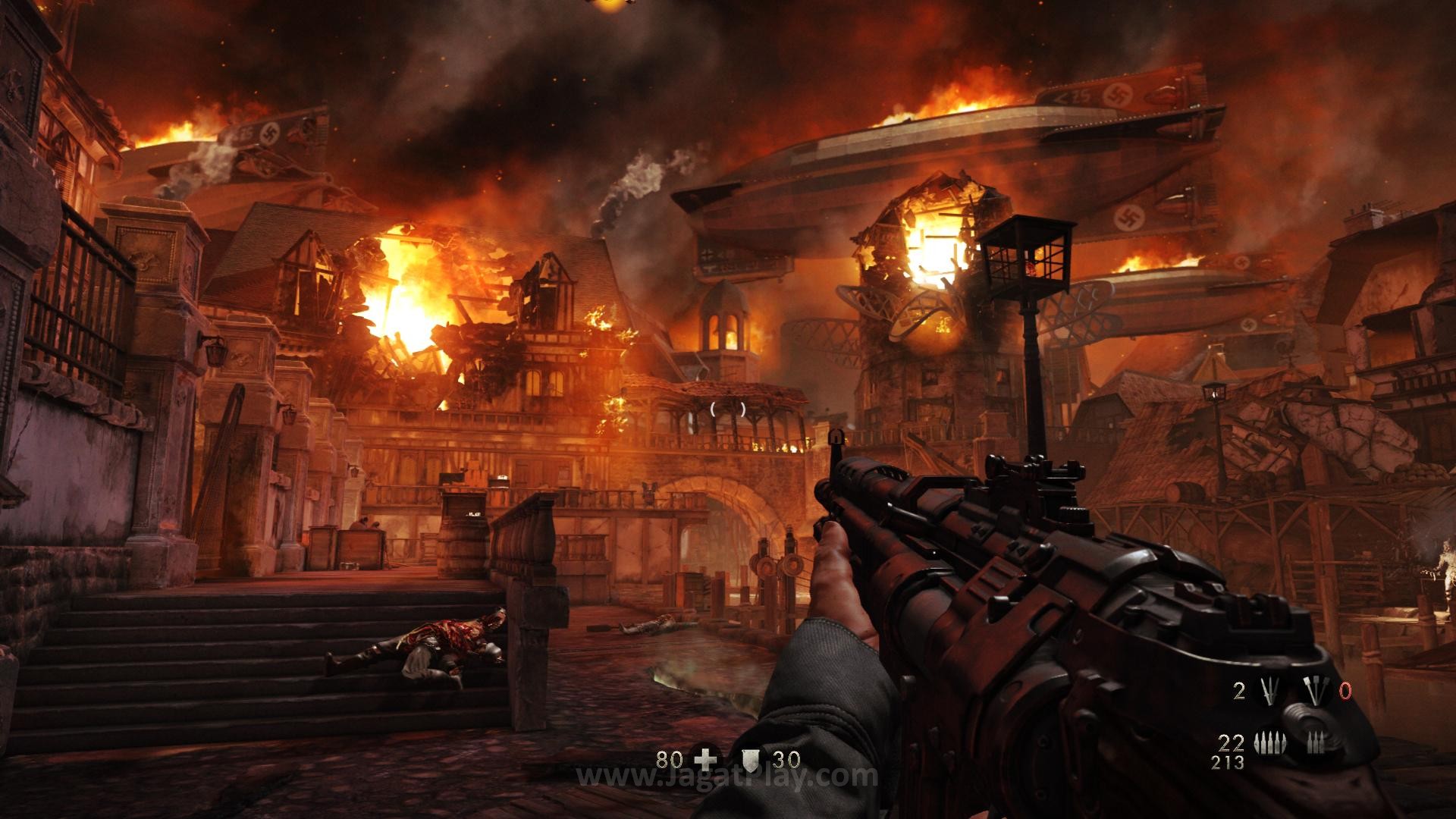
Task: Expand the knife count indicator
Action: point(1240,690)
